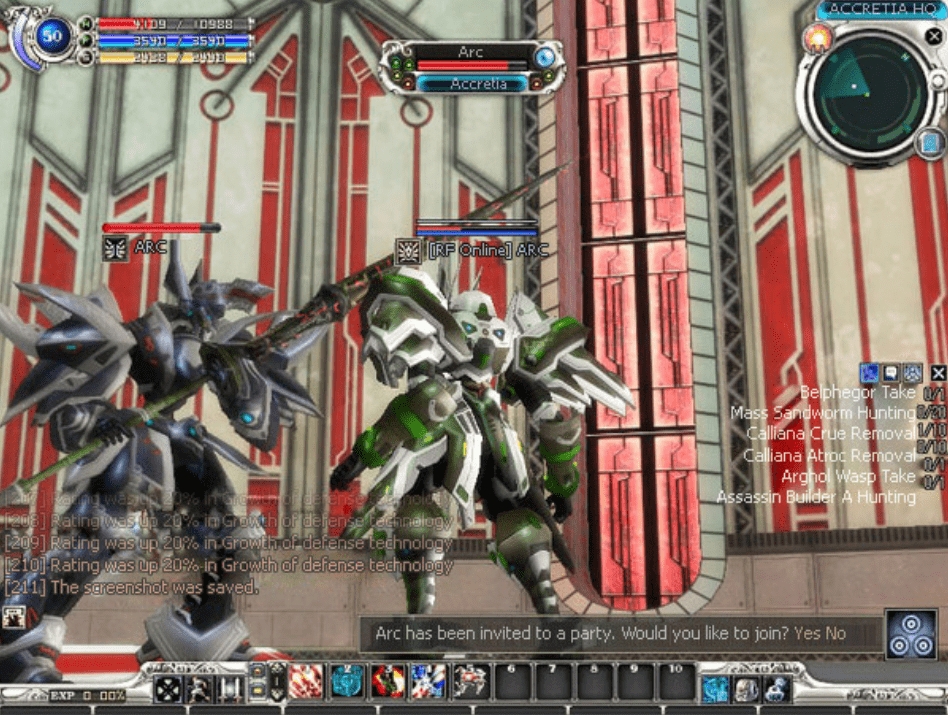948x715 pixels.
Task: Open the cyan armor icon right of hotbar
Action: click(x=714, y=687)
